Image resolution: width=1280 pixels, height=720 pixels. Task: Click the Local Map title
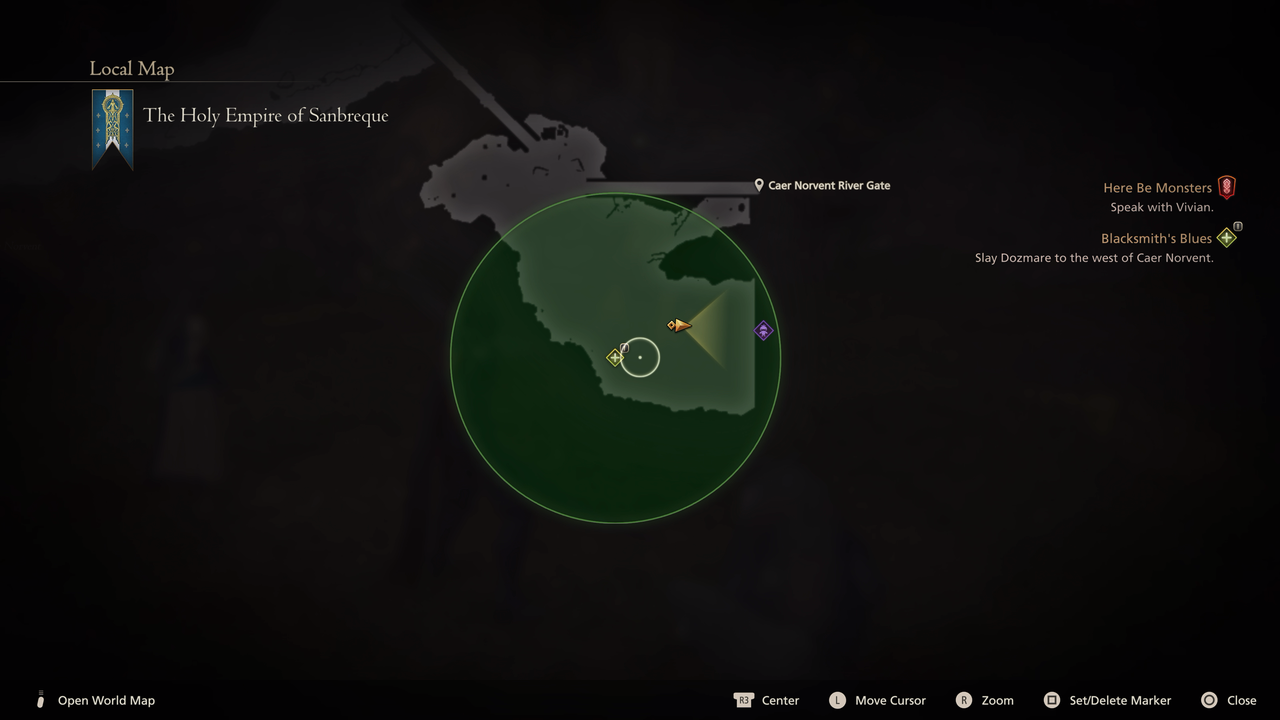[131, 68]
